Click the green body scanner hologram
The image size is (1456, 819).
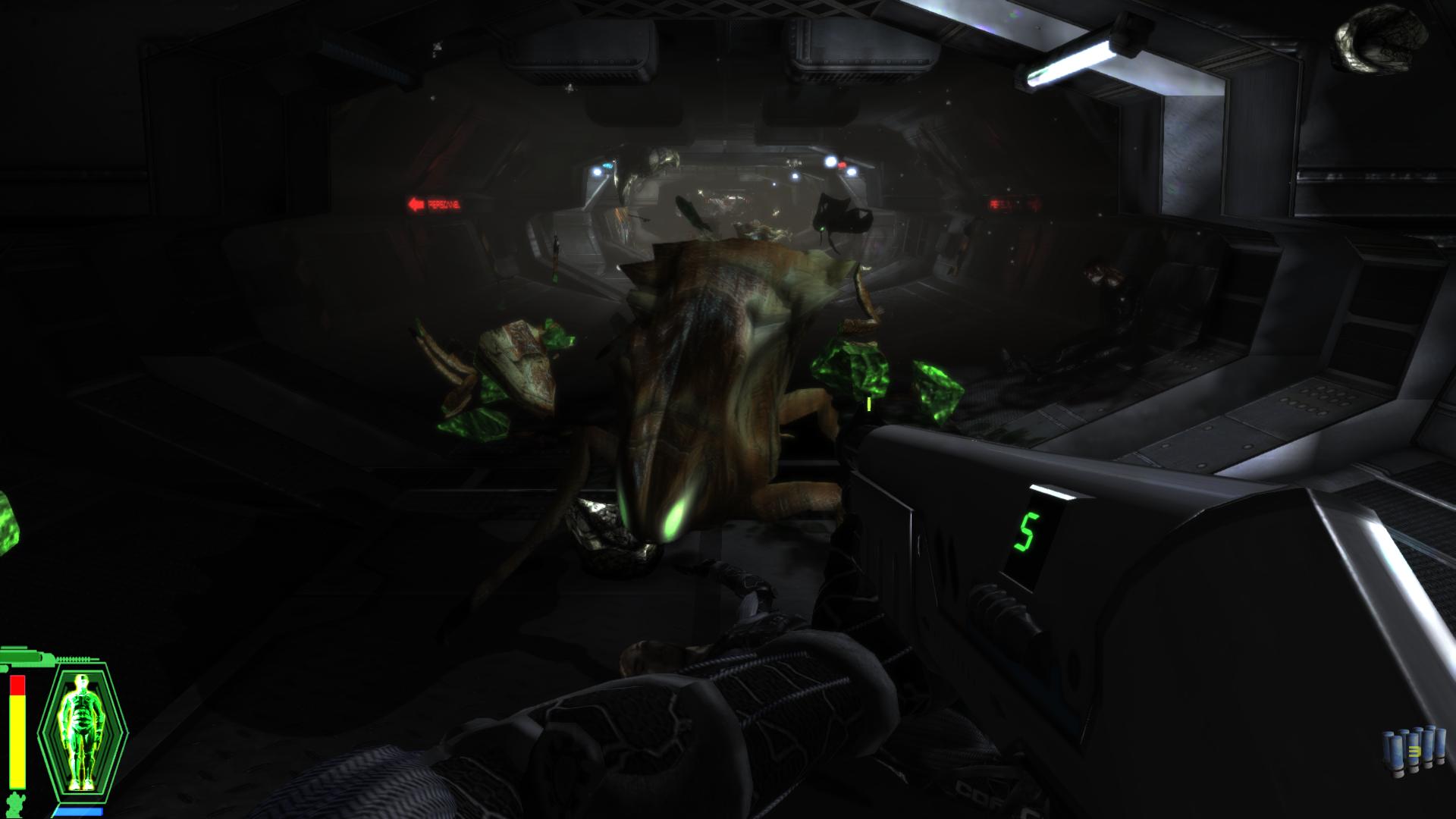pos(82,730)
